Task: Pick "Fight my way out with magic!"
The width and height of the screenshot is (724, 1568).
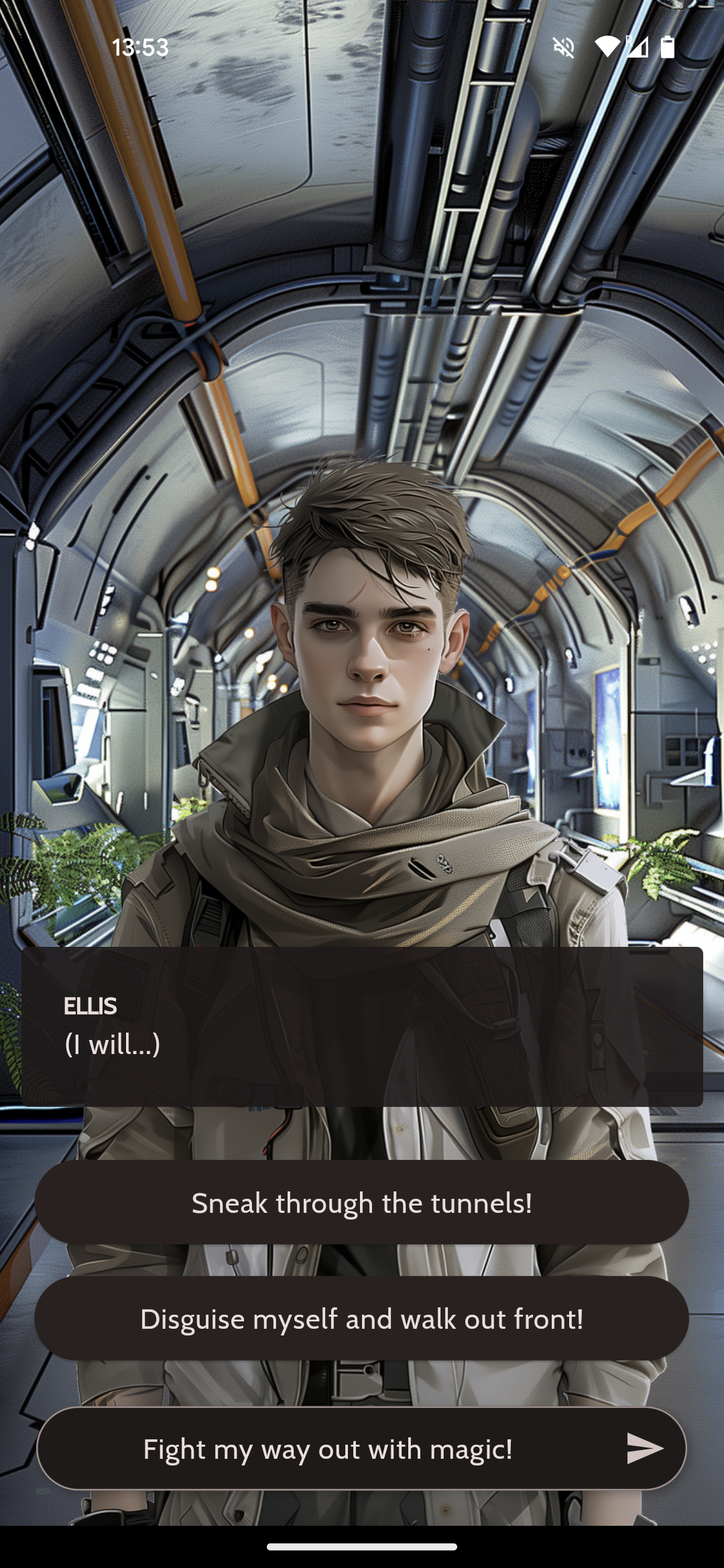Action: (328, 1449)
